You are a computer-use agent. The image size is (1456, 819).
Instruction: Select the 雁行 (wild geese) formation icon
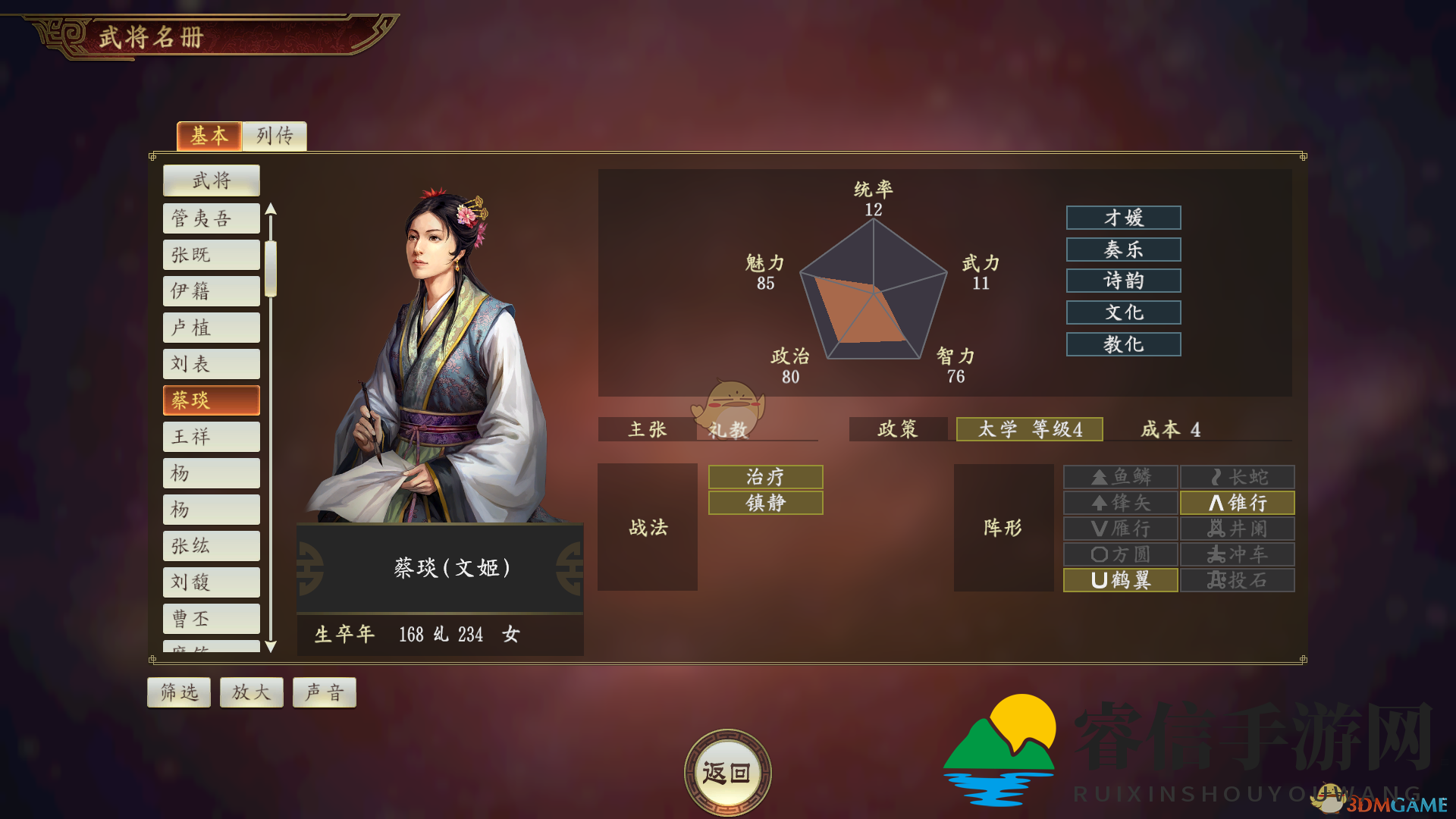pos(1120,529)
